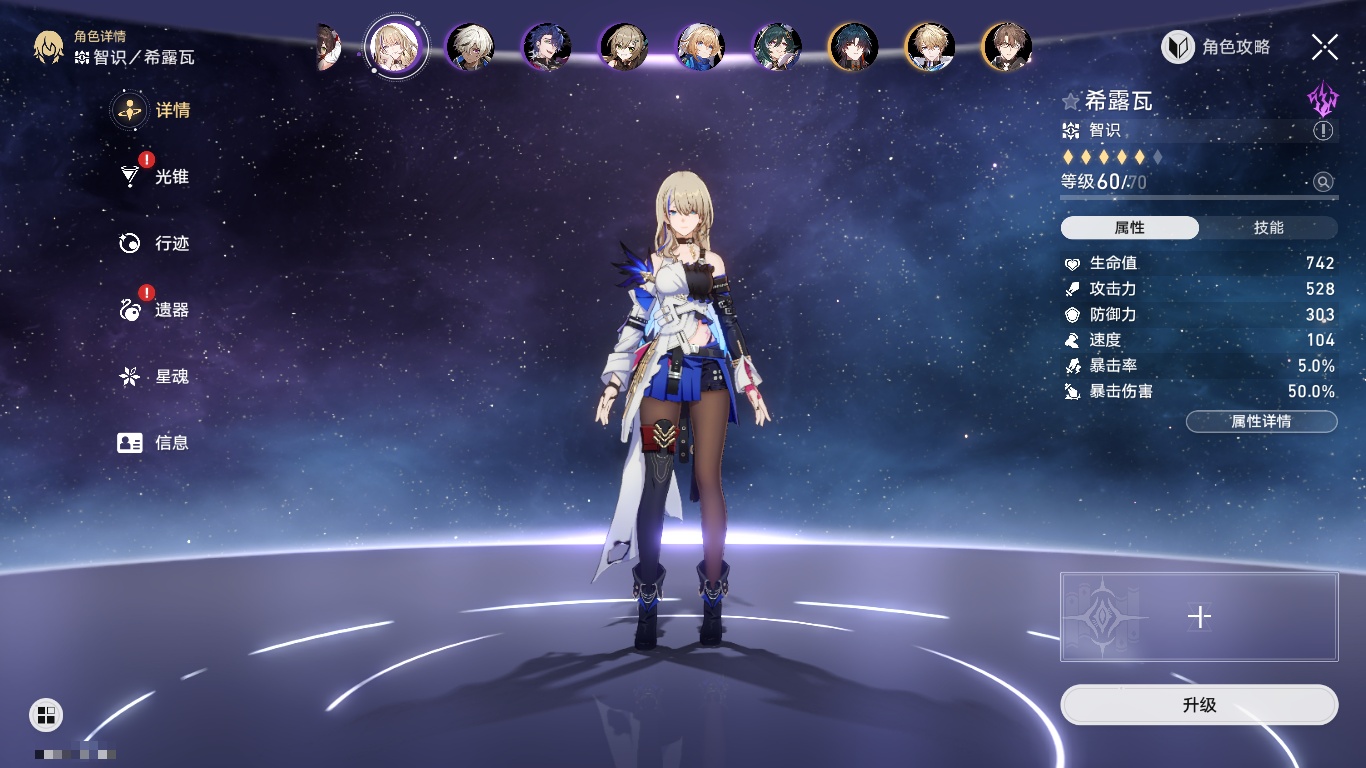Select the 属性 attributes tab
The height and width of the screenshot is (768, 1366).
(1130, 228)
